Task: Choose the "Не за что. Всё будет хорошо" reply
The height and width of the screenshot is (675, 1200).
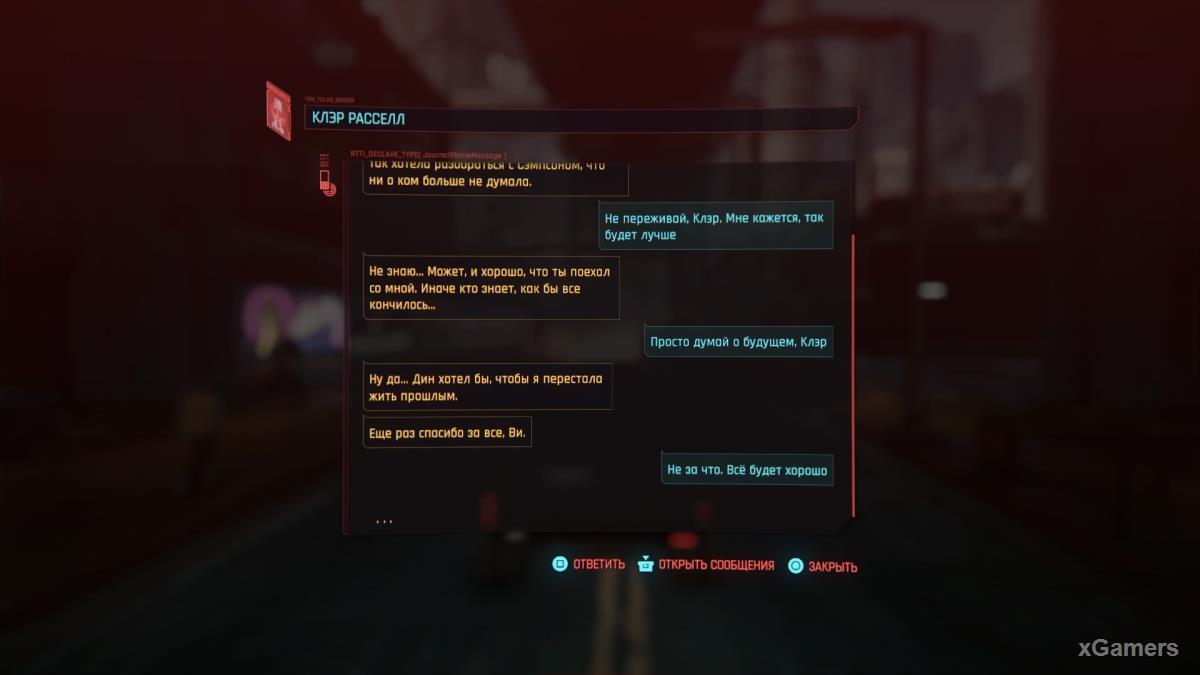Action: 747,470
